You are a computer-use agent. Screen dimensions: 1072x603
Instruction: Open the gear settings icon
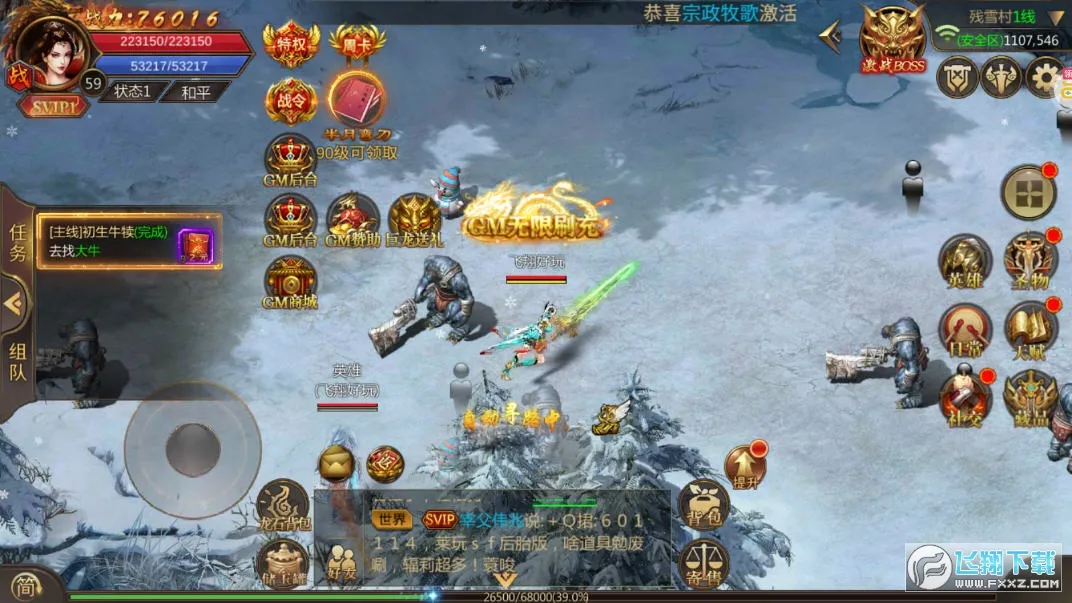(1047, 77)
